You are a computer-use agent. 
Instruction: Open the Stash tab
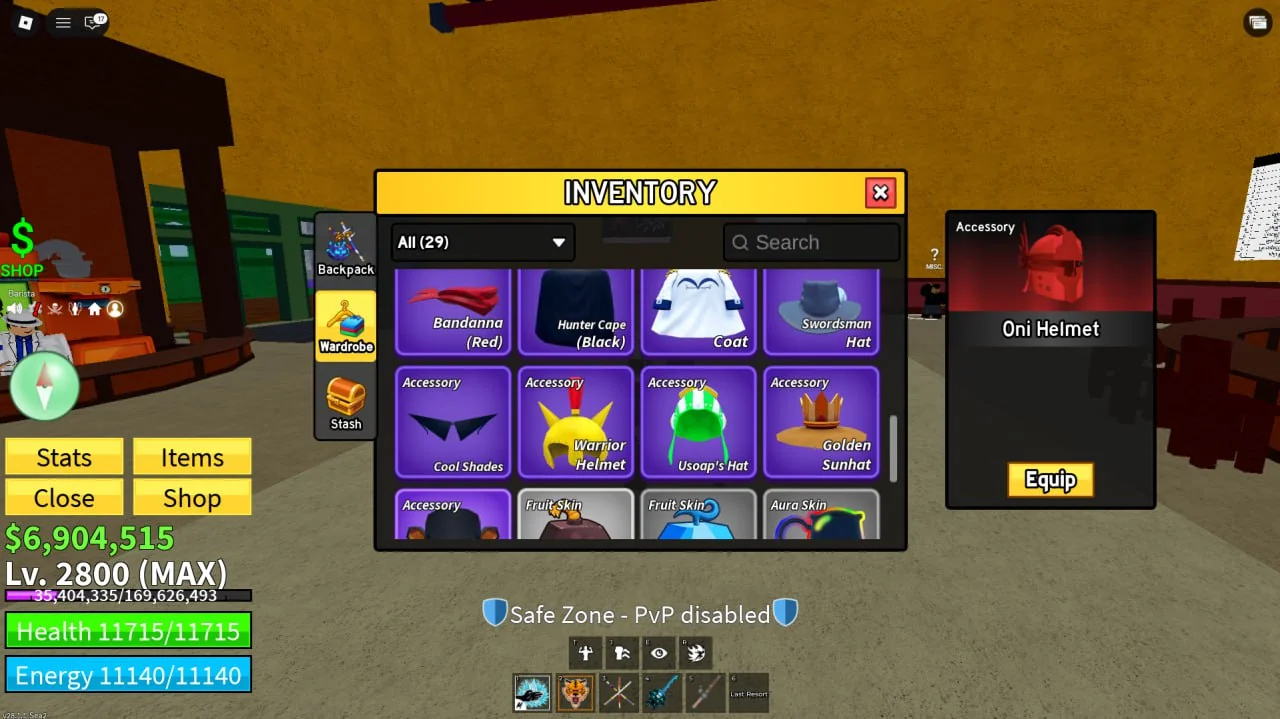tap(346, 402)
